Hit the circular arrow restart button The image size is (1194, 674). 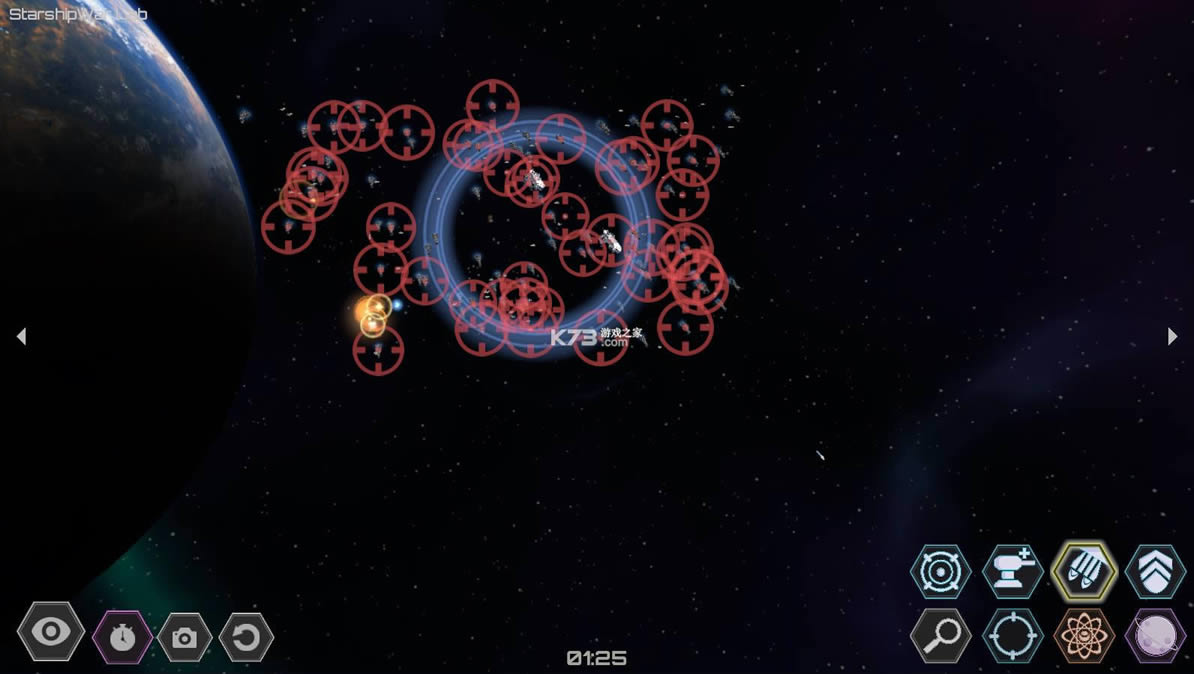[x=246, y=637]
